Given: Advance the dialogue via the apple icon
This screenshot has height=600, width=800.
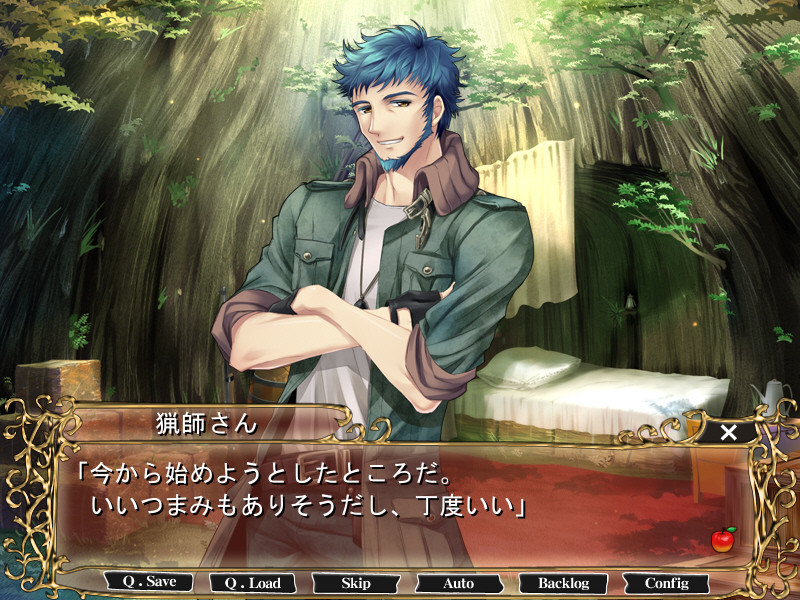Looking at the screenshot, I should tap(723, 539).
